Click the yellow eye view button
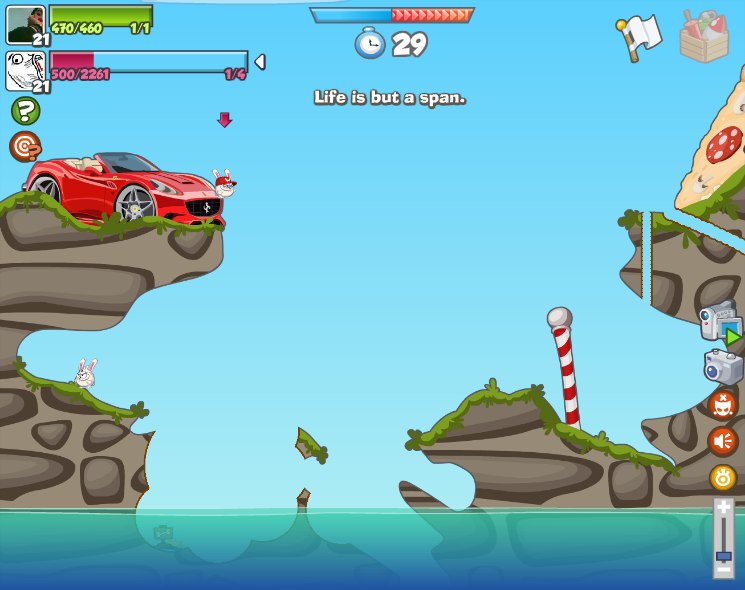The width and height of the screenshot is (745, 590). [x=723, y=477]
